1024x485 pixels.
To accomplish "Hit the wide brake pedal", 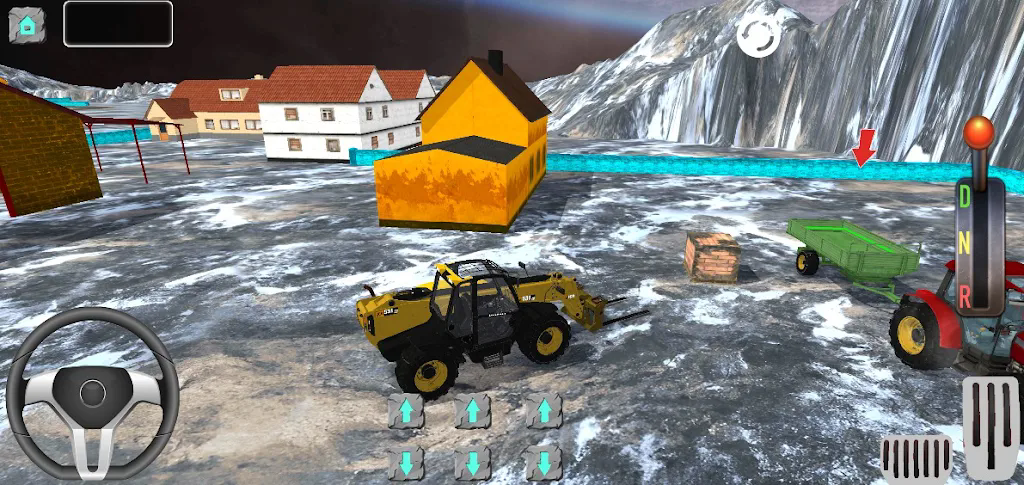I will (x=916, y=459).
